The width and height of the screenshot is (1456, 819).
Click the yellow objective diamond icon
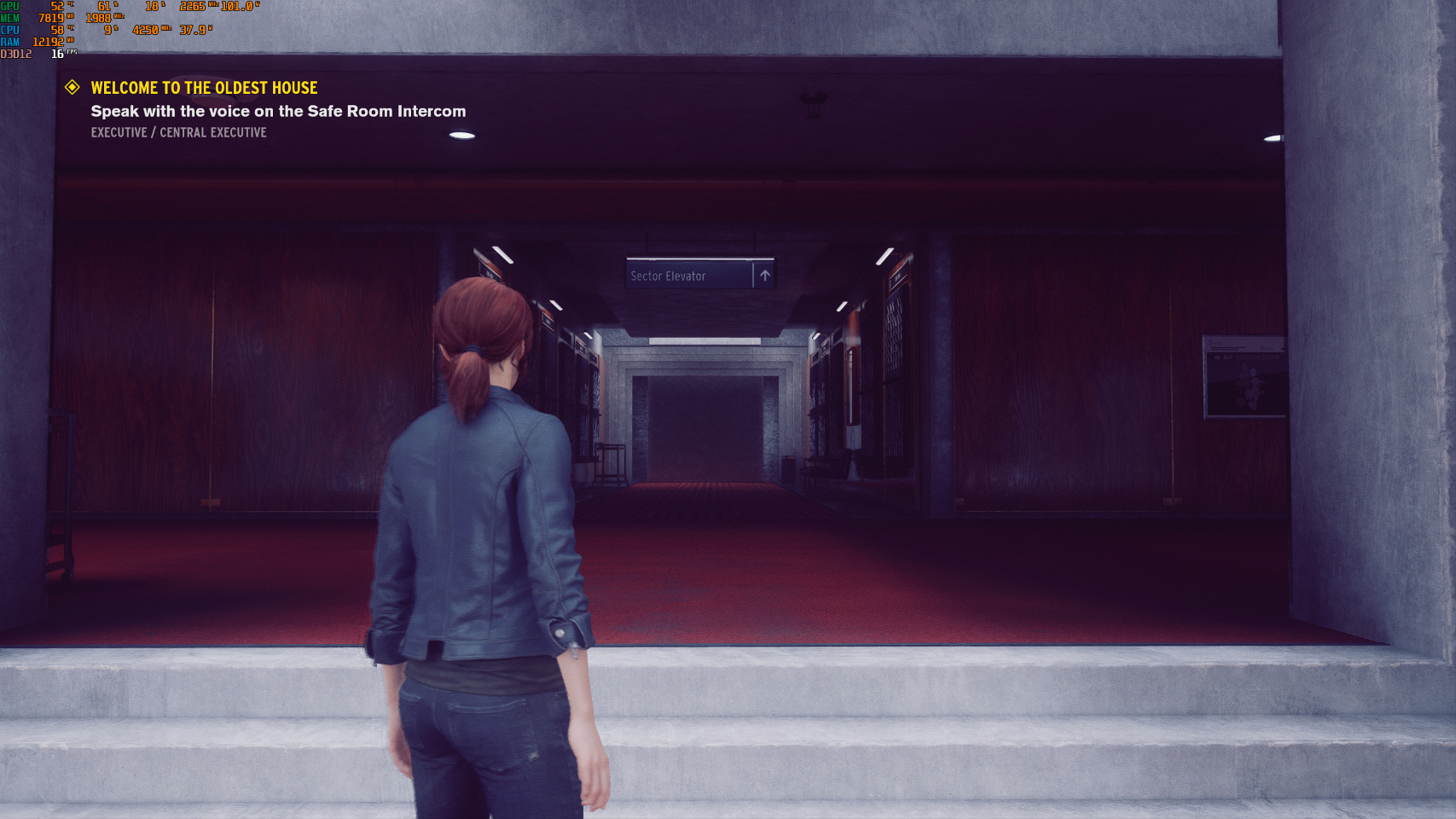point(72,88)
